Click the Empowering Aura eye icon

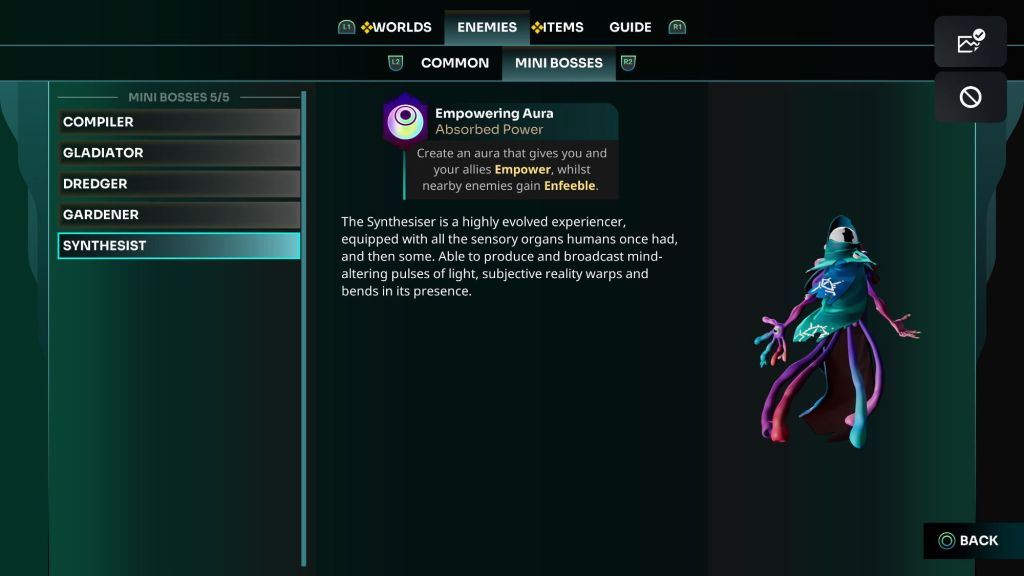(x=406, y=121)
